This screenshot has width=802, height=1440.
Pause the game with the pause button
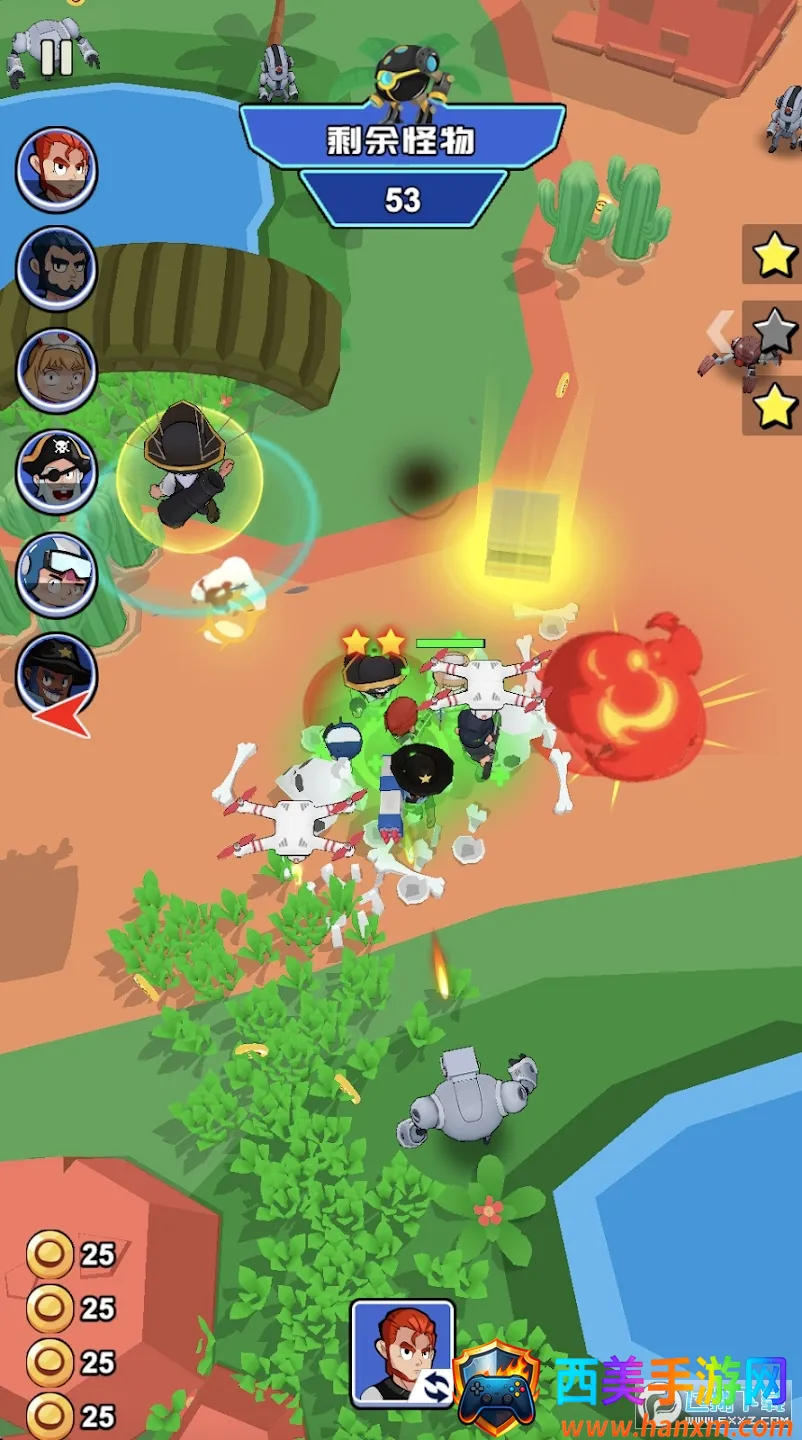56,56
